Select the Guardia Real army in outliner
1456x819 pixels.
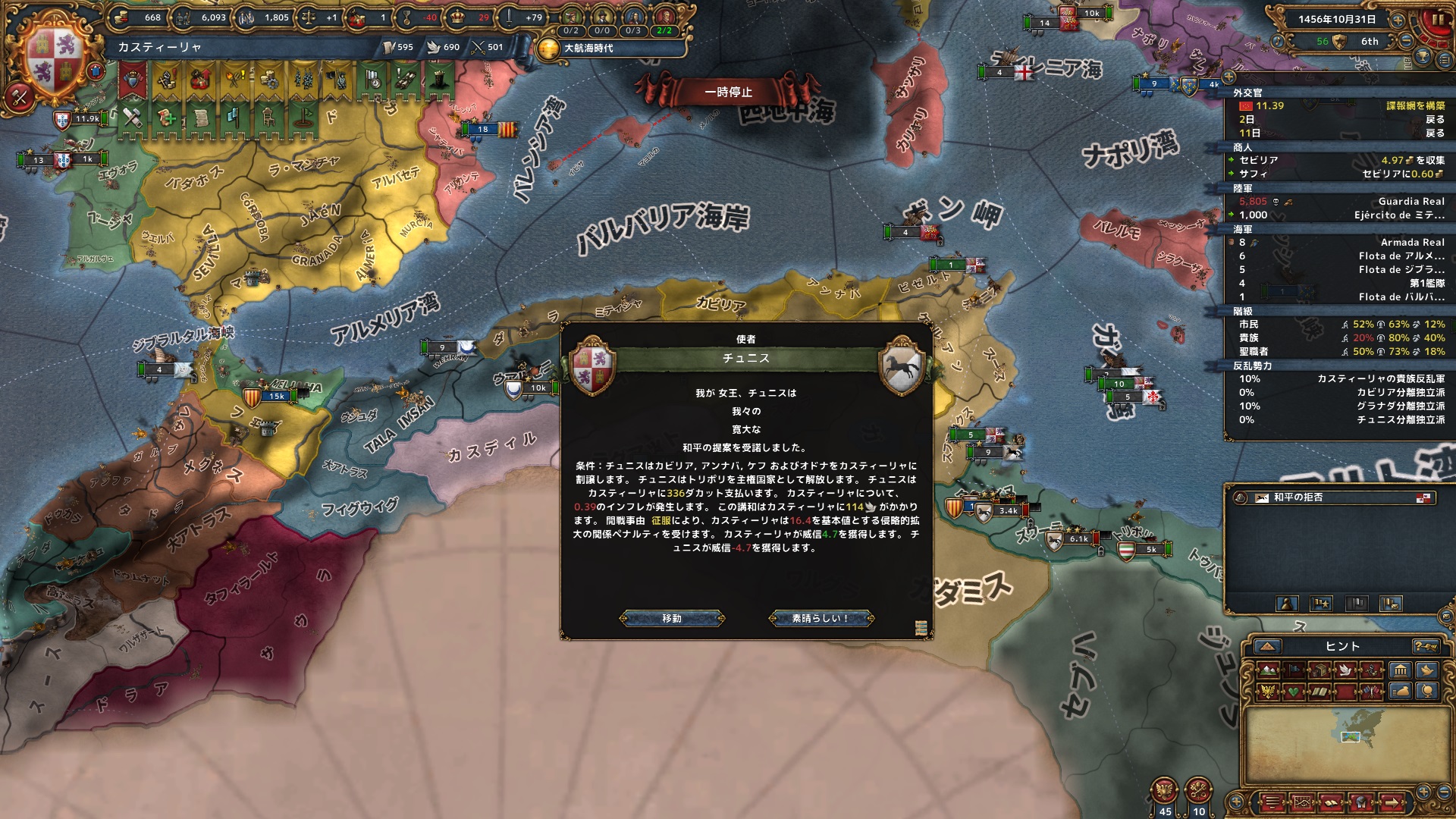1411,202
